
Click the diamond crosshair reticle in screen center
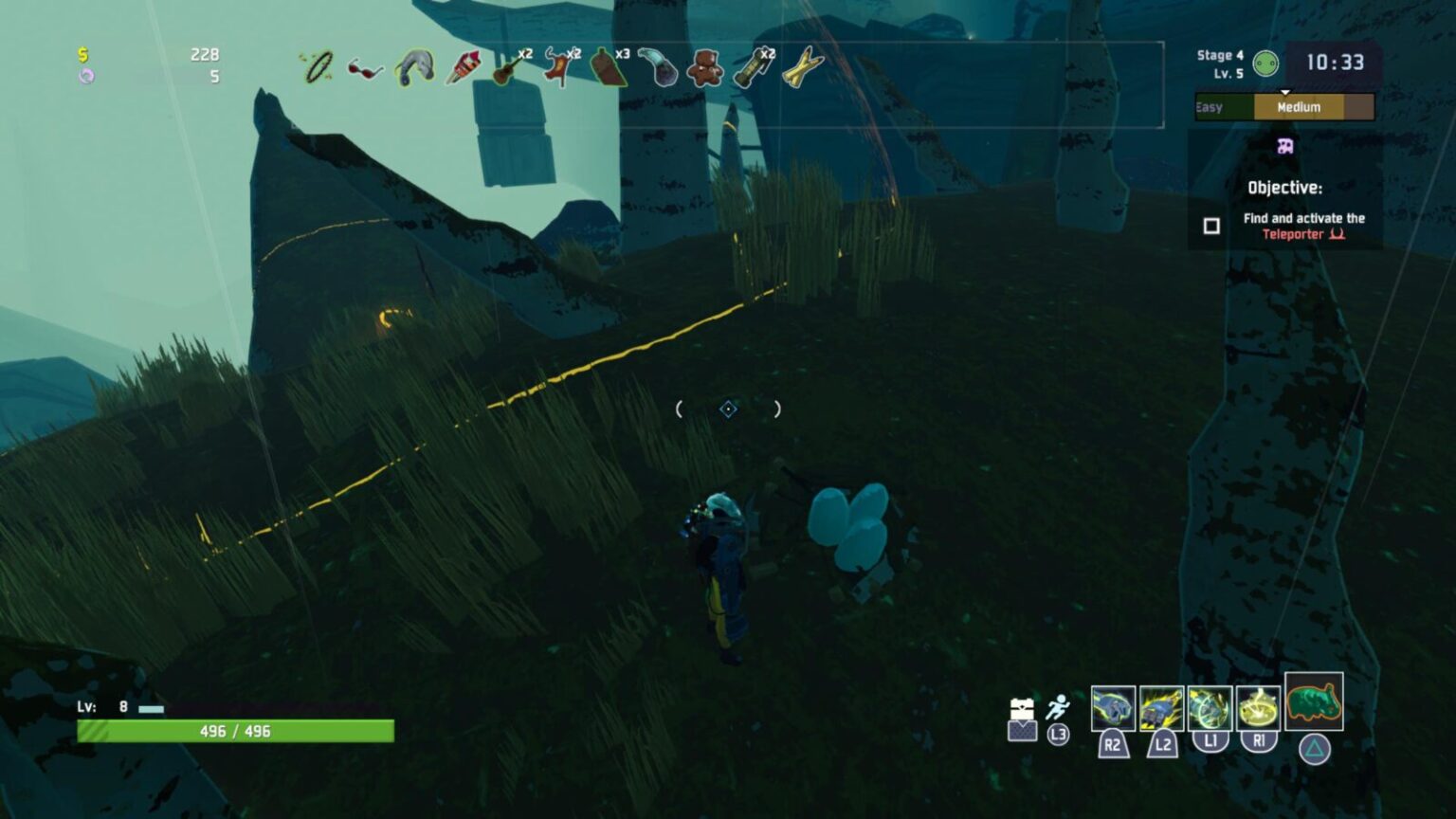click(727, 409)
